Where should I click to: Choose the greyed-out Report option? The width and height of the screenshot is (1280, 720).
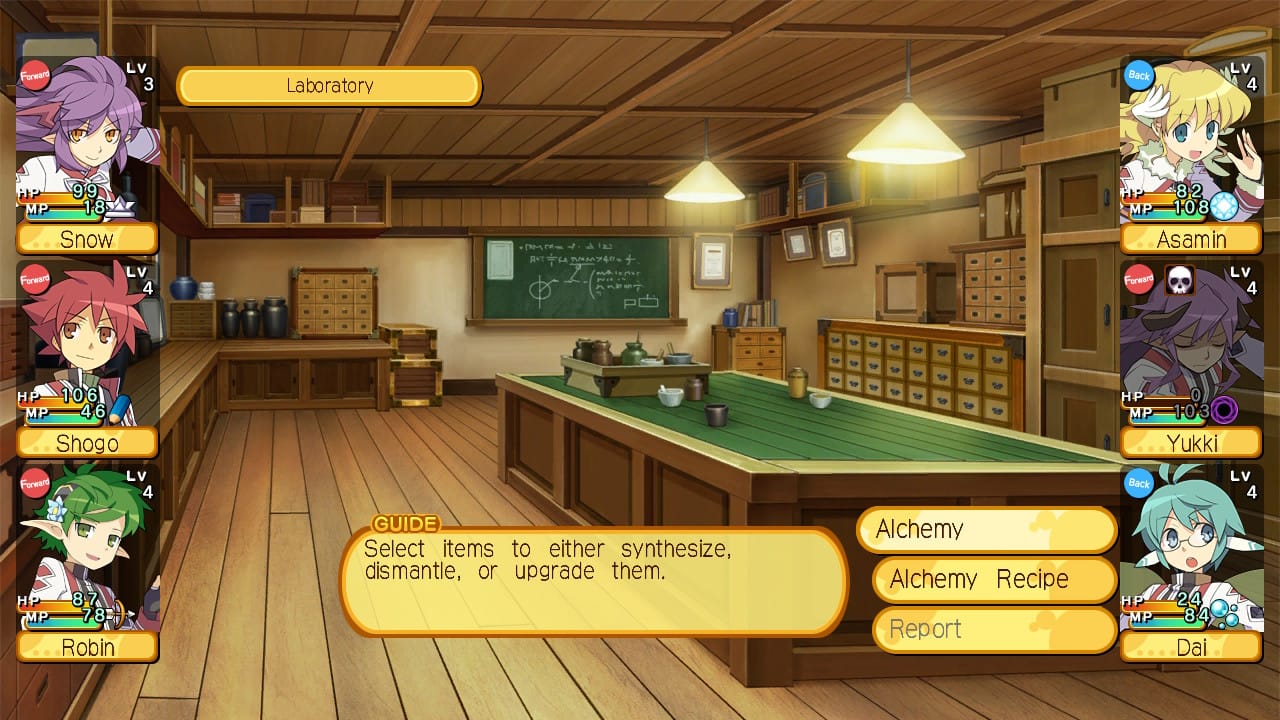(x=994, y=630)
